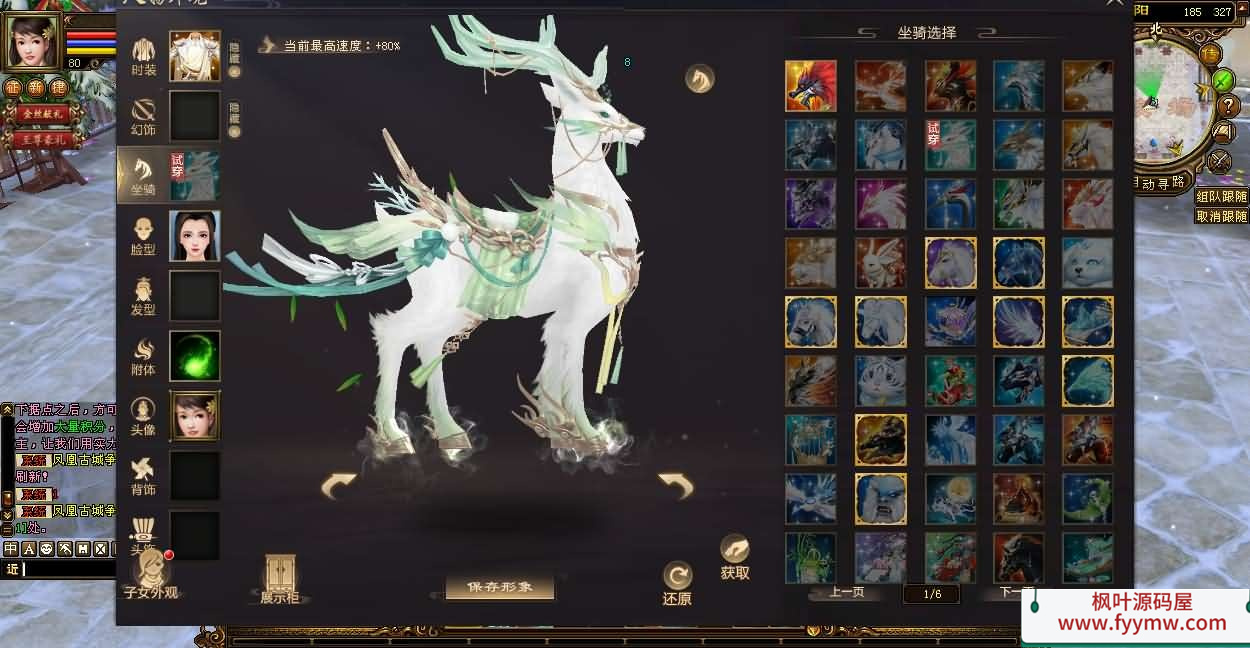Open the 展示柜 display cabinet
Image resolution: width=1250 pixels, height=648 pixels.
[x=279, y=579]
